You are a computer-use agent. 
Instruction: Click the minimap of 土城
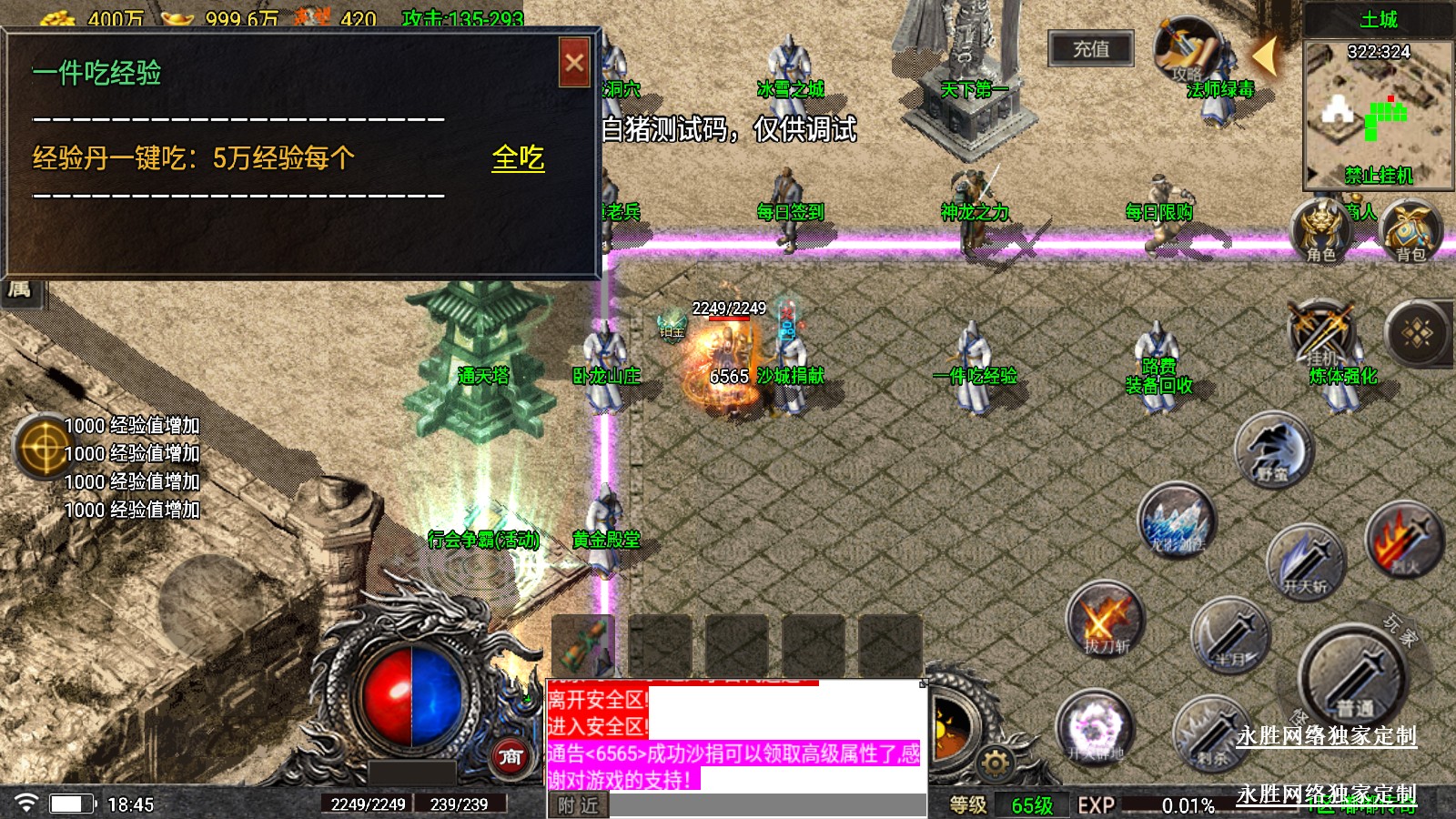coord(1378,114)
